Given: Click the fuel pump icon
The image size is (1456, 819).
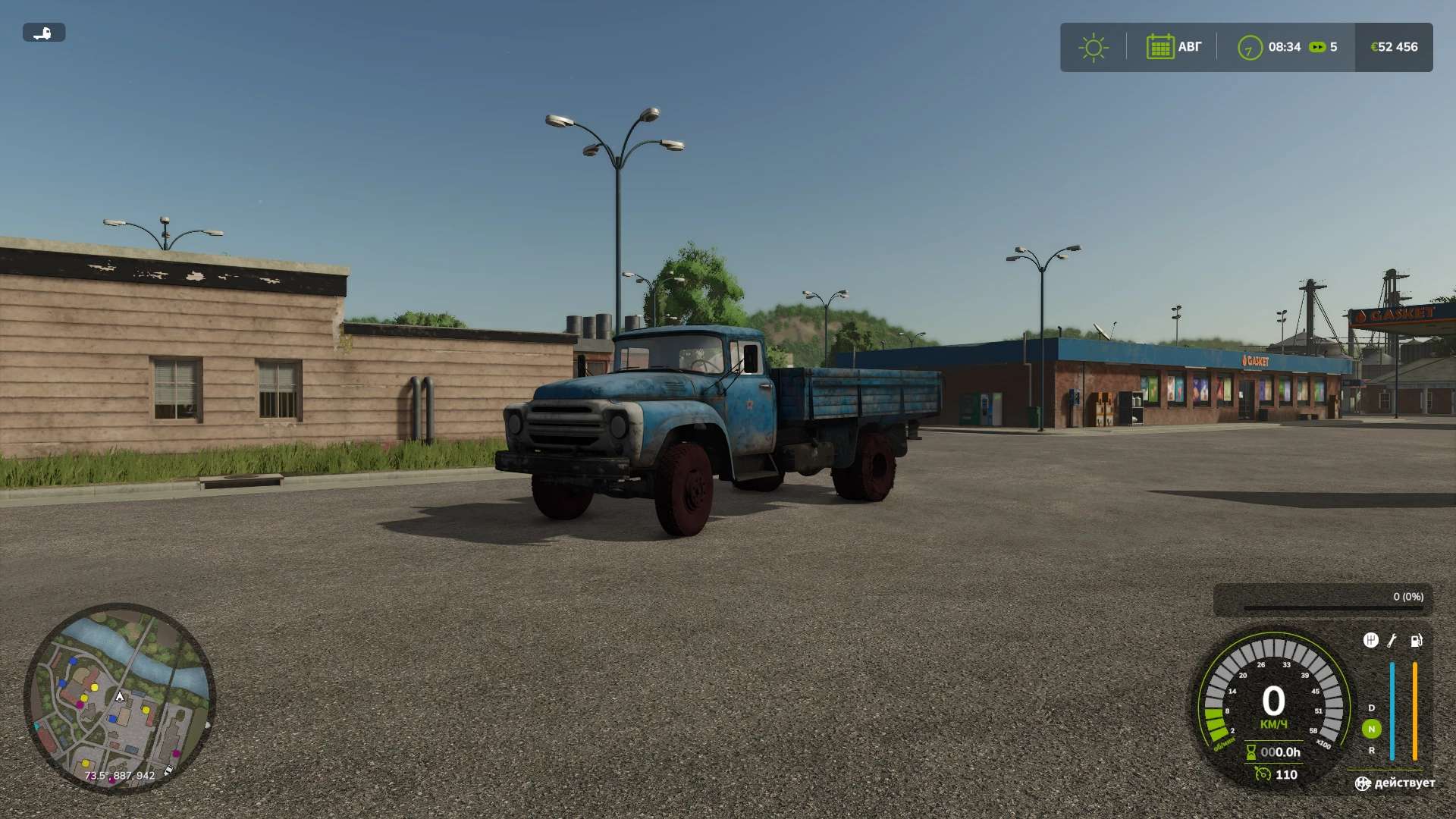Looking at the screenshot, I should (1416, 641).
